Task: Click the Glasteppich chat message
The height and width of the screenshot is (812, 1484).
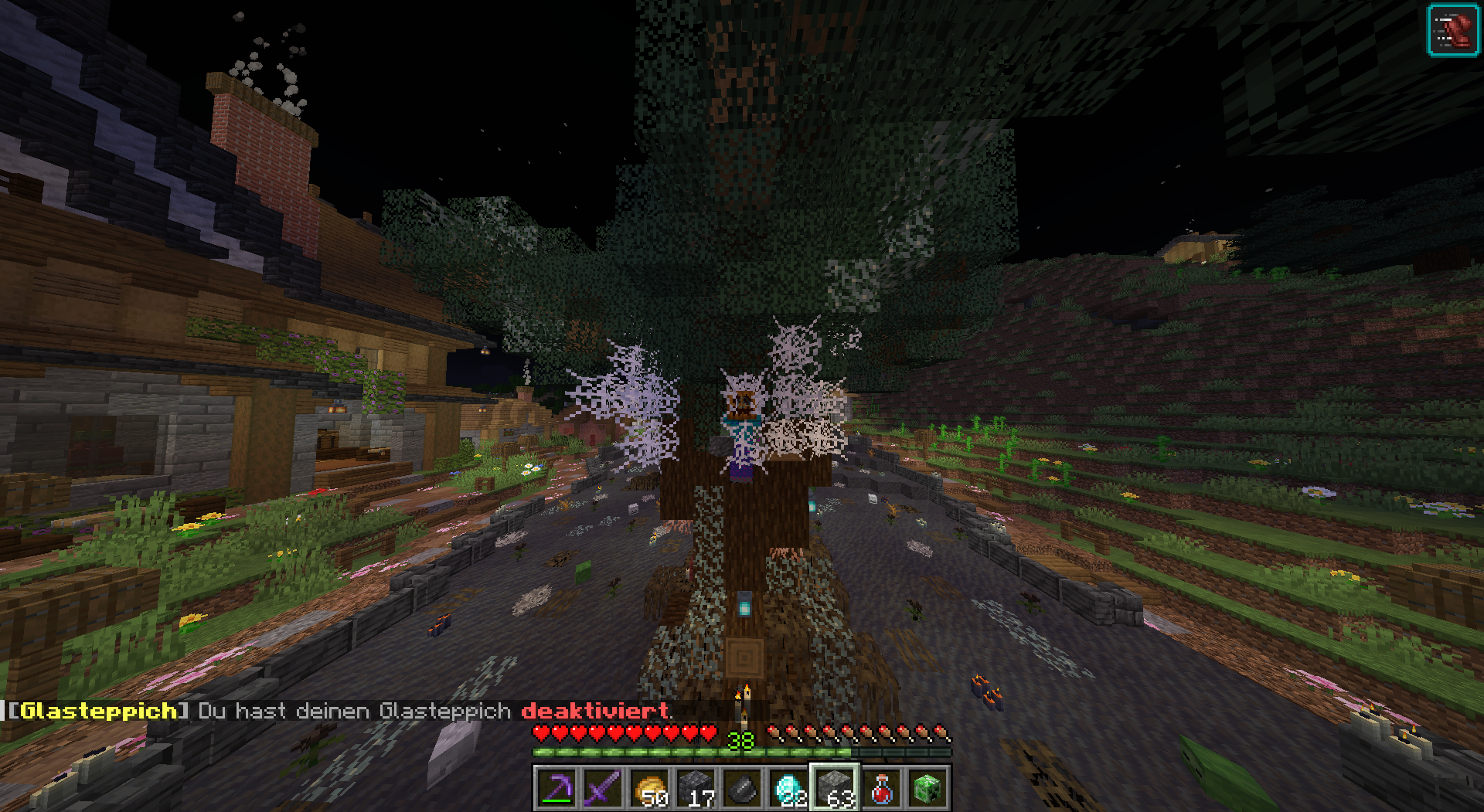Action: point(340,711)
